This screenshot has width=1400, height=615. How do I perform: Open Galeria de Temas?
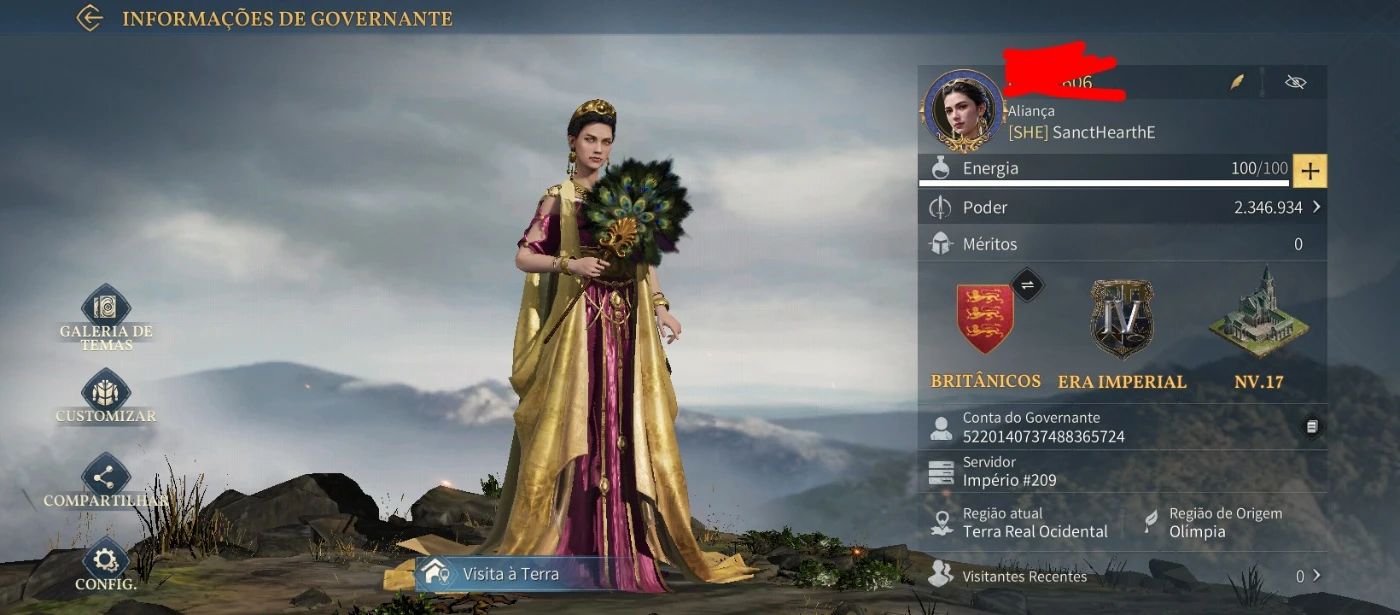coord(105,308)
